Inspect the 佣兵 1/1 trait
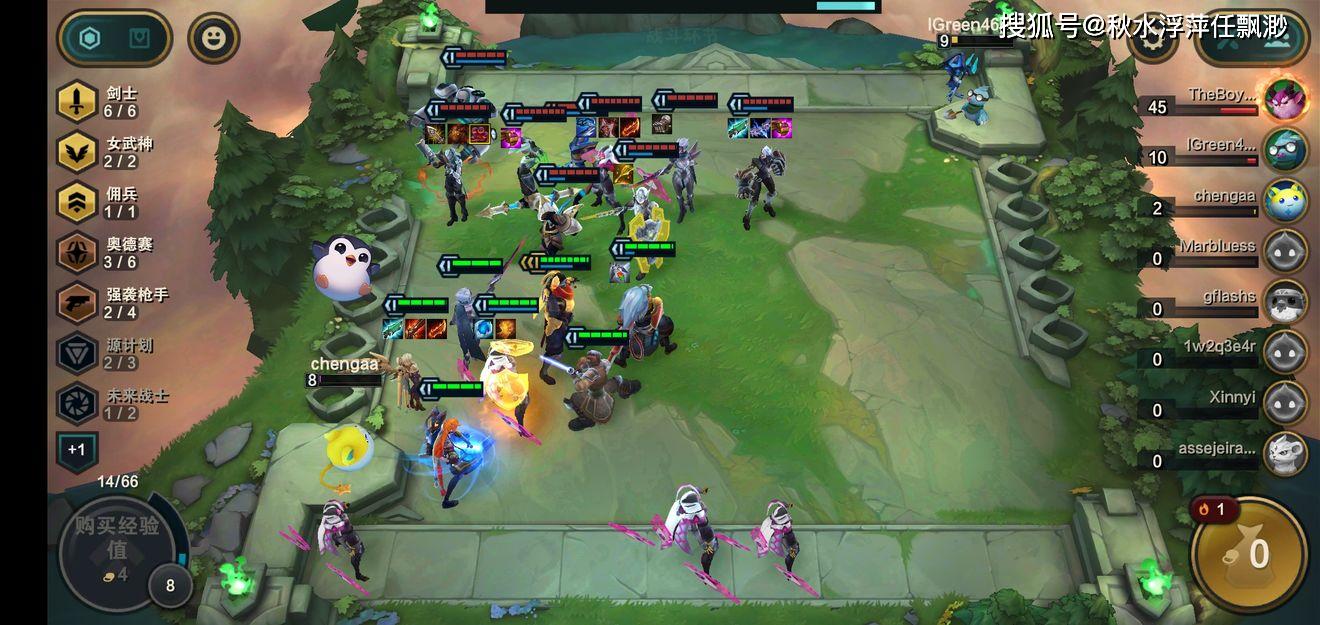 click(77, 202)
